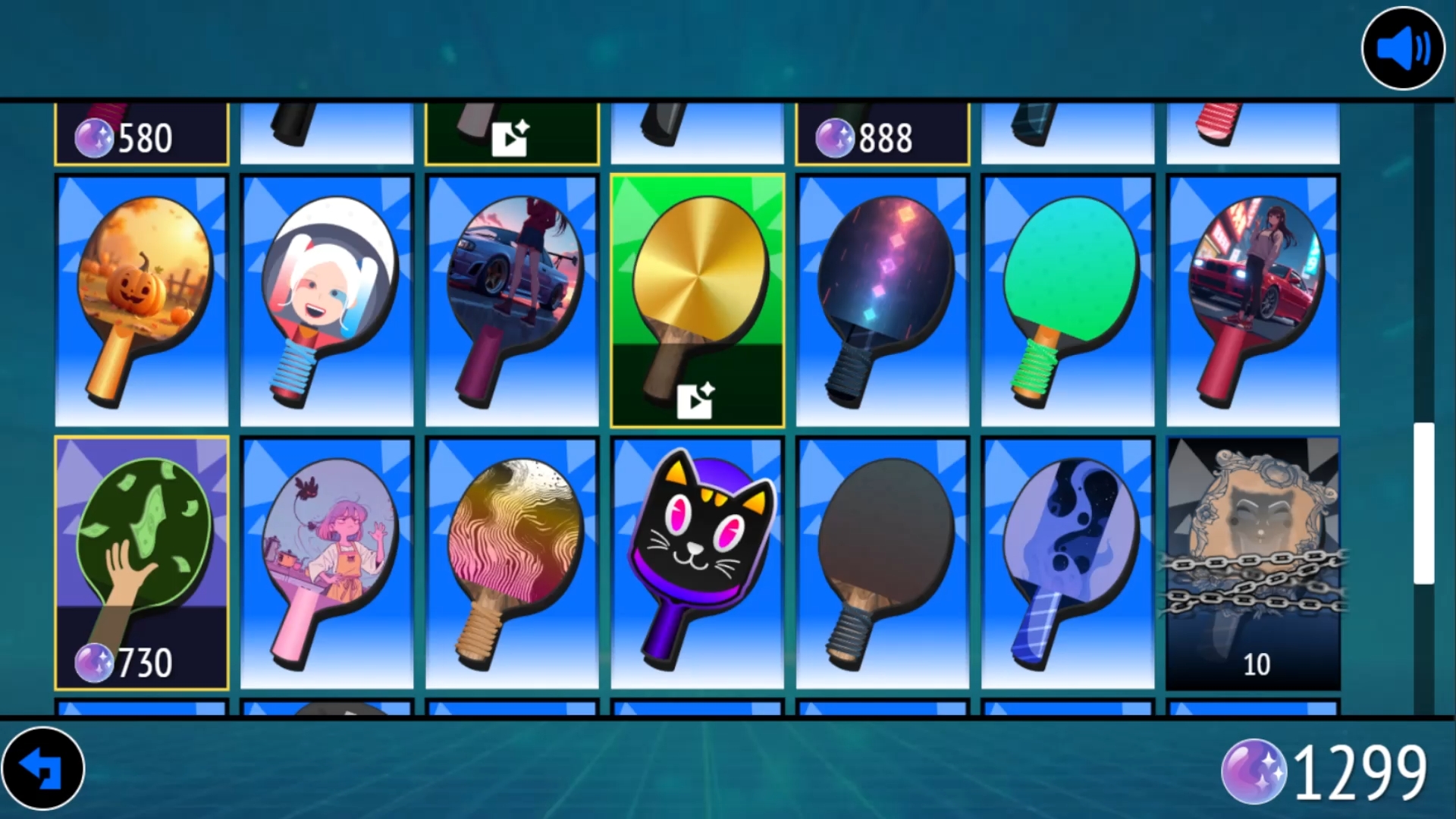
Task: Click the white vertical scrollbar handle
Action: [x=1423, y=503]
